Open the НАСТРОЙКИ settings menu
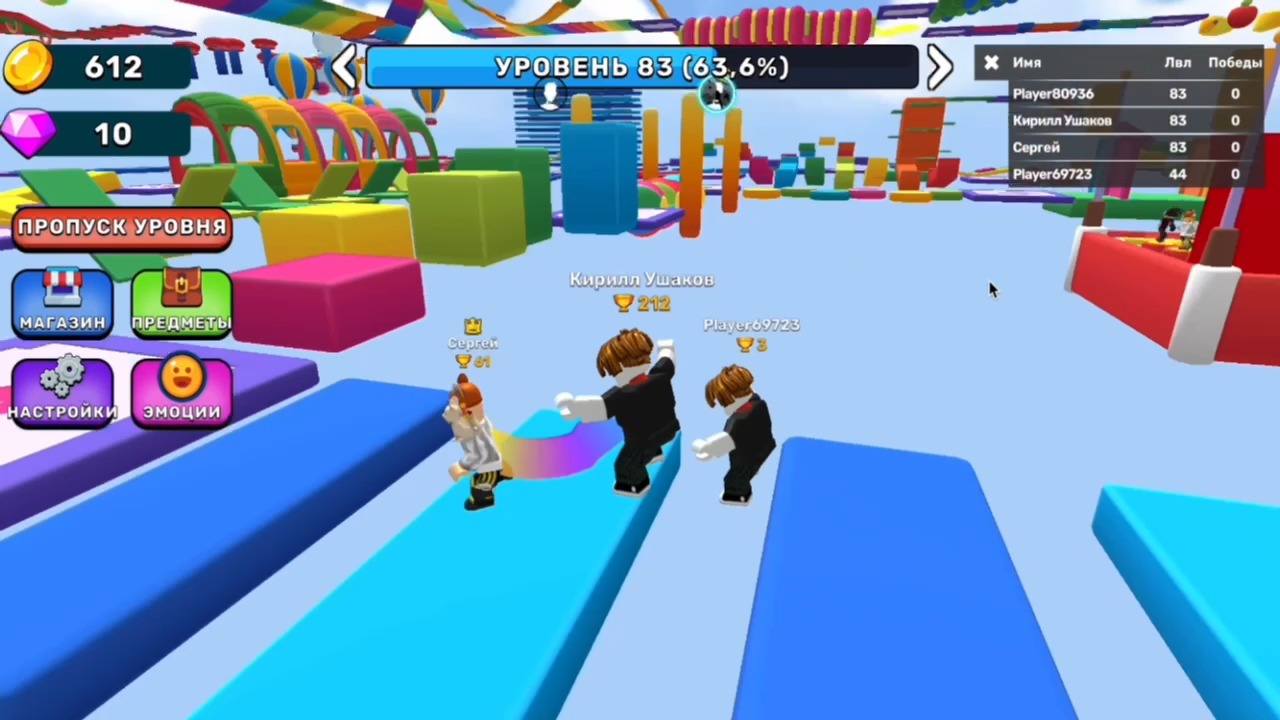 (62, 390)
